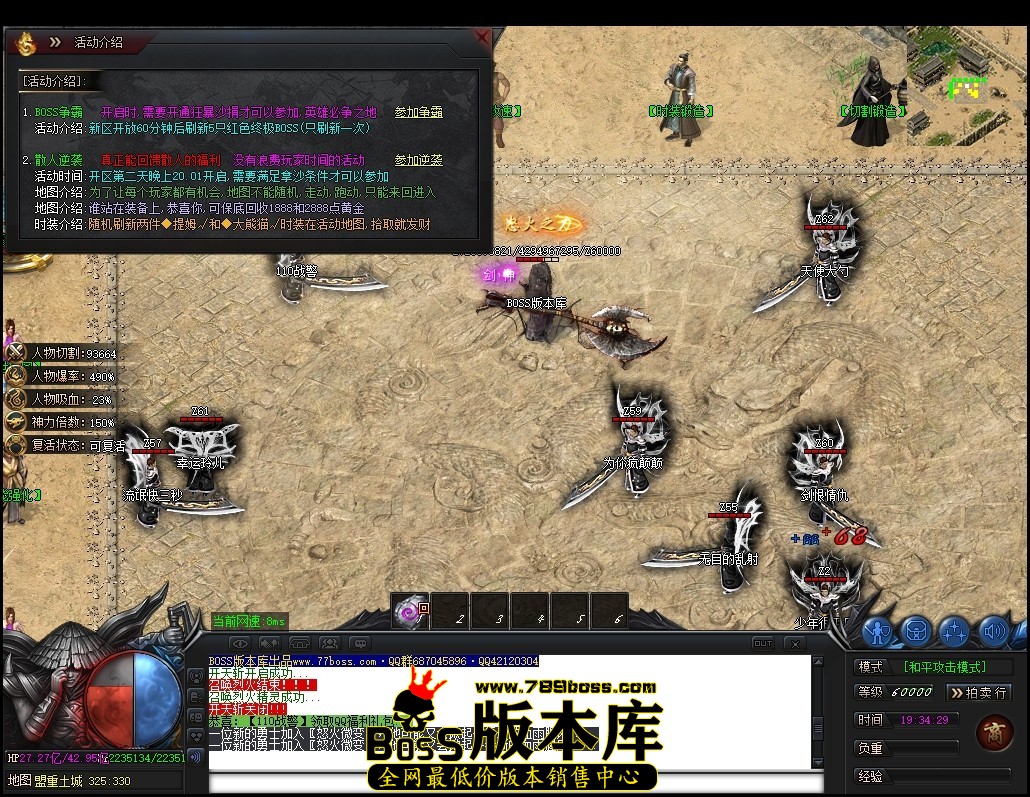Click the 参加争霸 link

(x=418, y=112)
